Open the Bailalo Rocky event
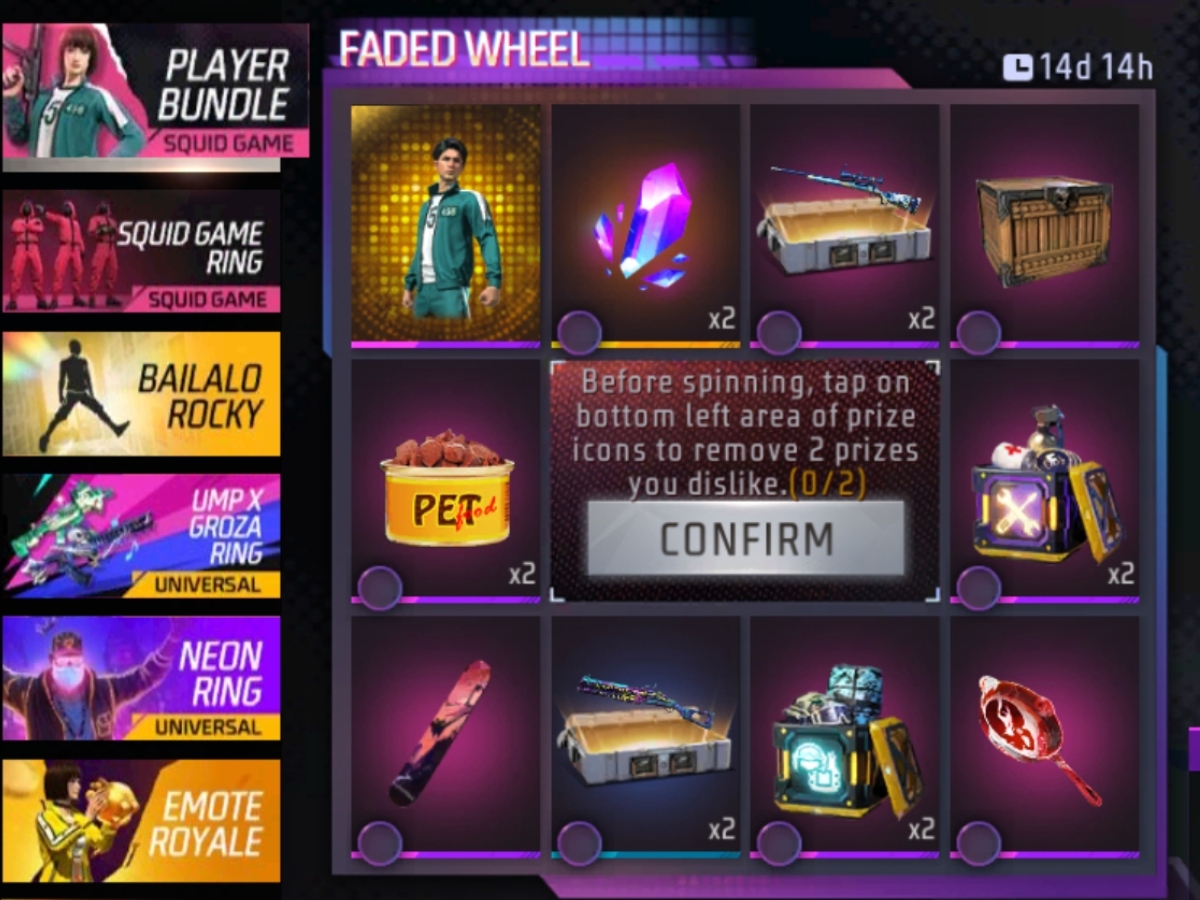The image size is (1200, 900). pos(141,394)
